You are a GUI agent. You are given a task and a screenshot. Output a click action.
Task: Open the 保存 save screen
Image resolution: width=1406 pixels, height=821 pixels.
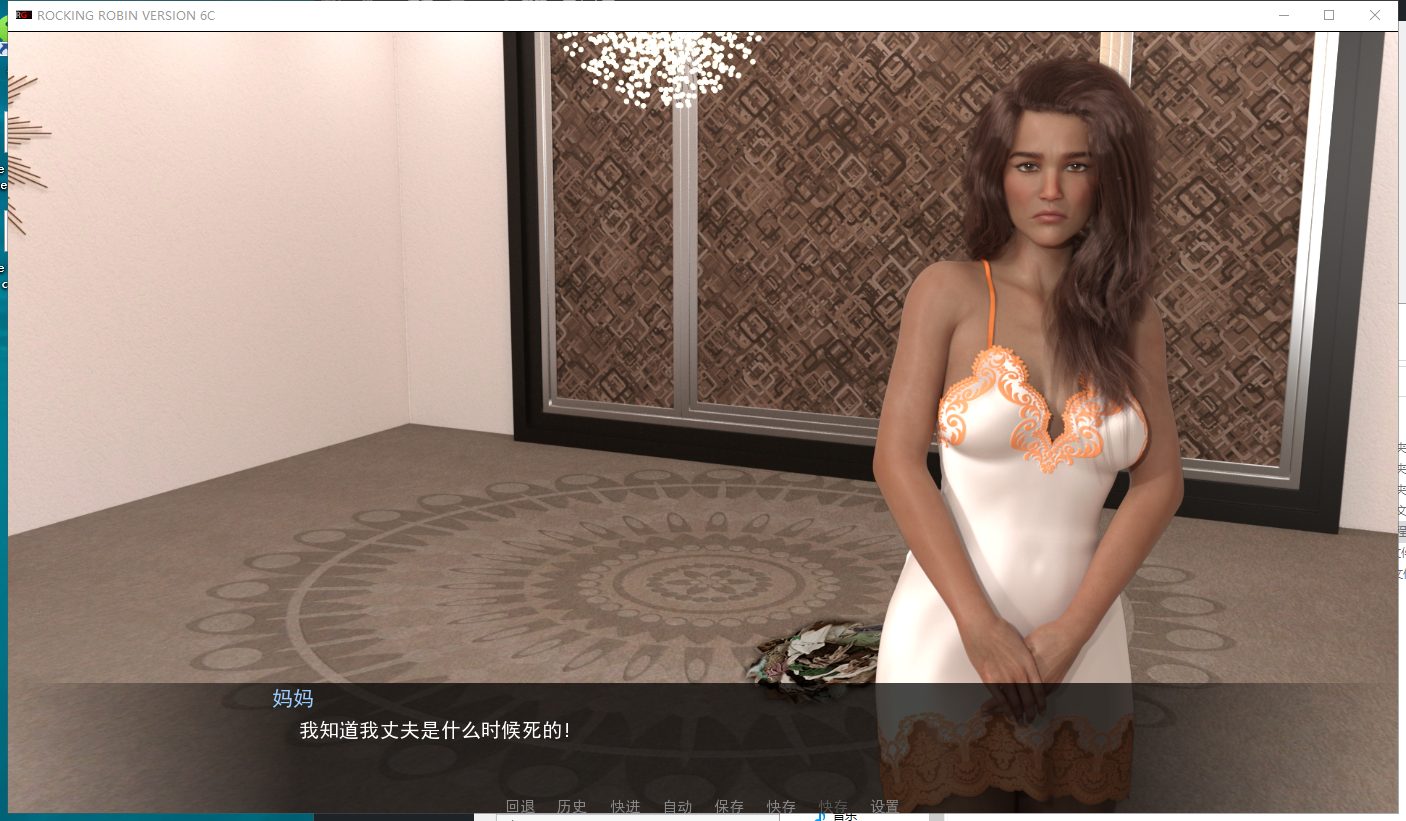pyautogui.click(x=728, y=806)
